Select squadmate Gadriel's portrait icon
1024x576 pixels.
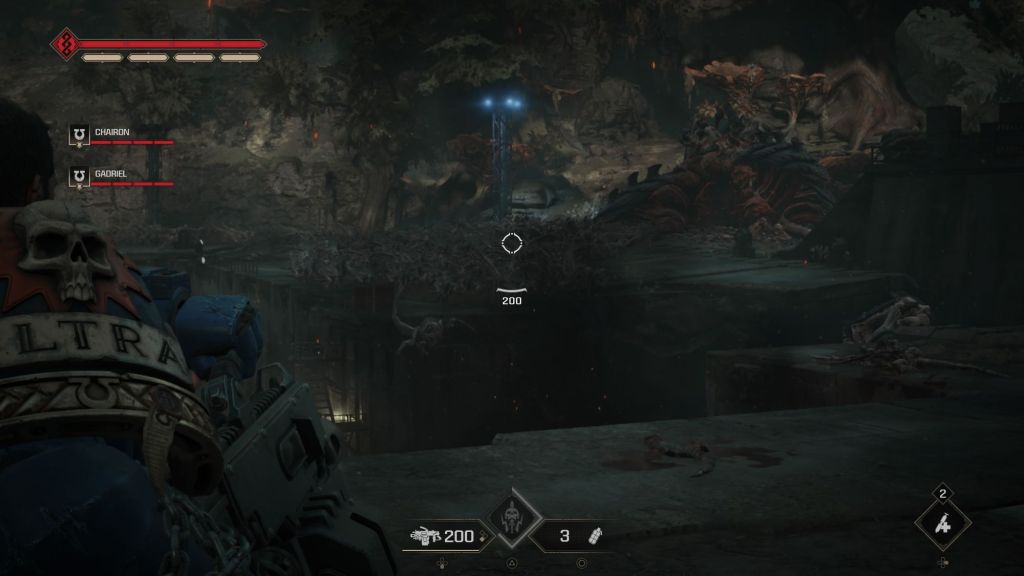[x=79, y=176]
